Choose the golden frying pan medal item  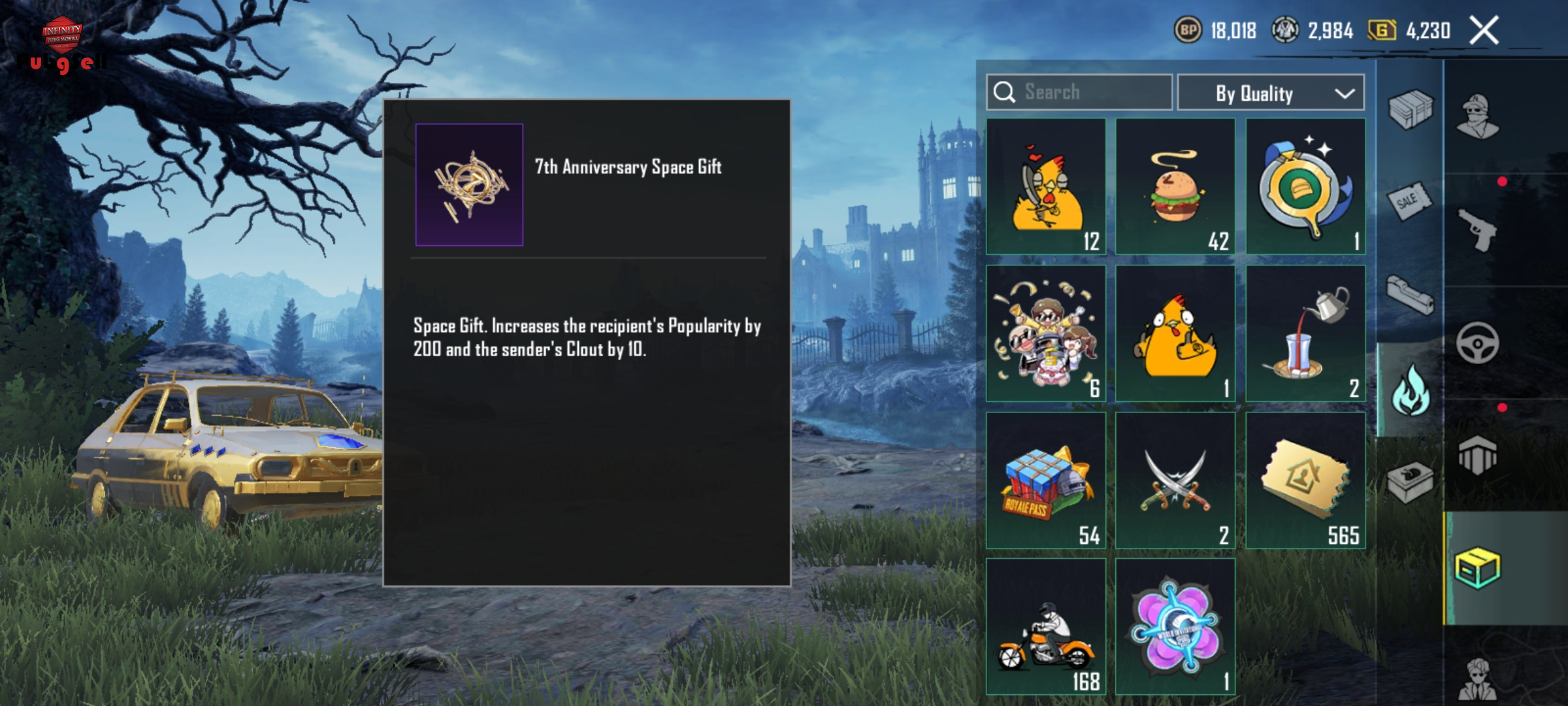(x=1305, y=186)
